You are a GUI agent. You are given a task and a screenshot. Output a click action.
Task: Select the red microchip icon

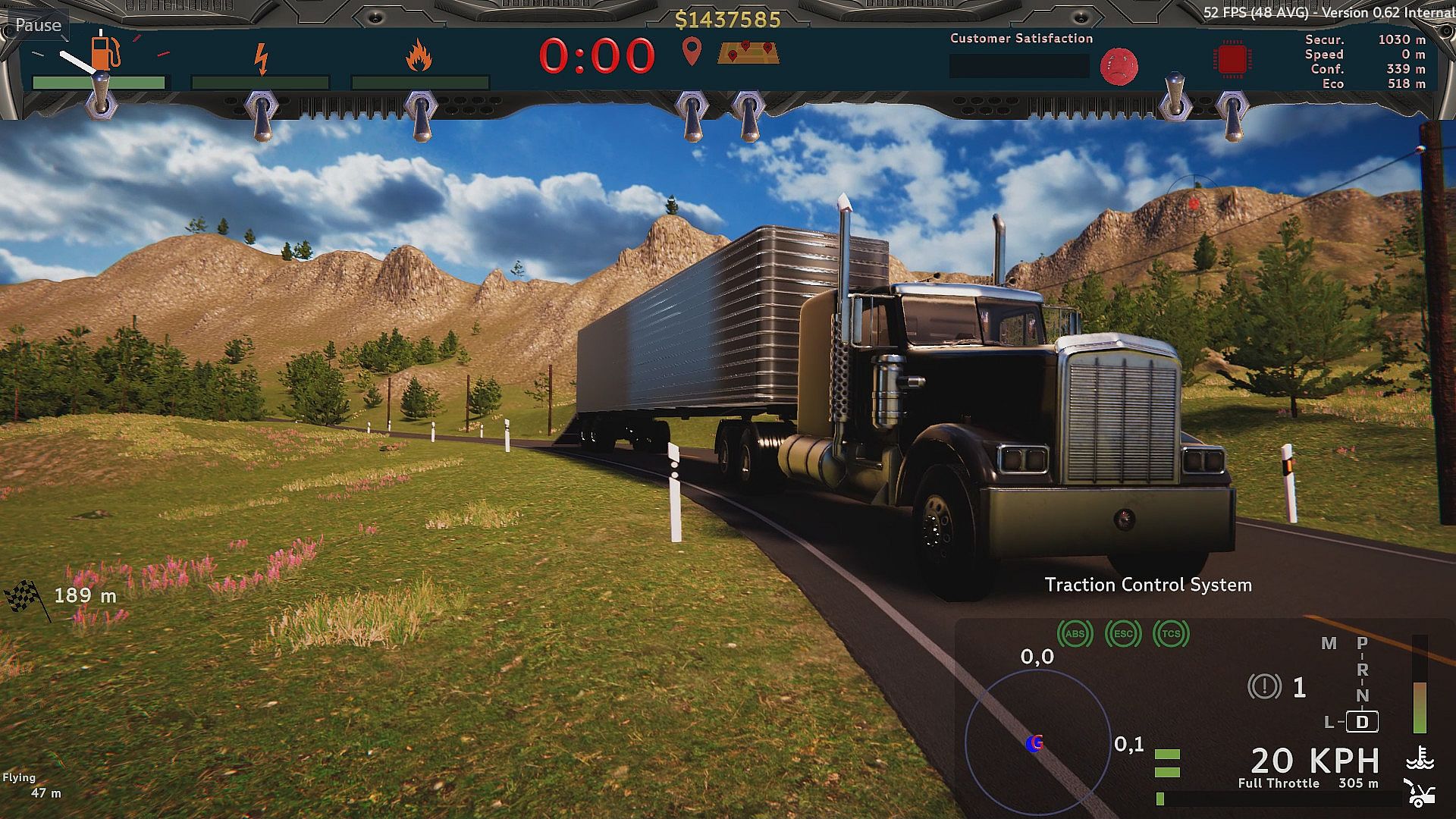pos(1232,60)
